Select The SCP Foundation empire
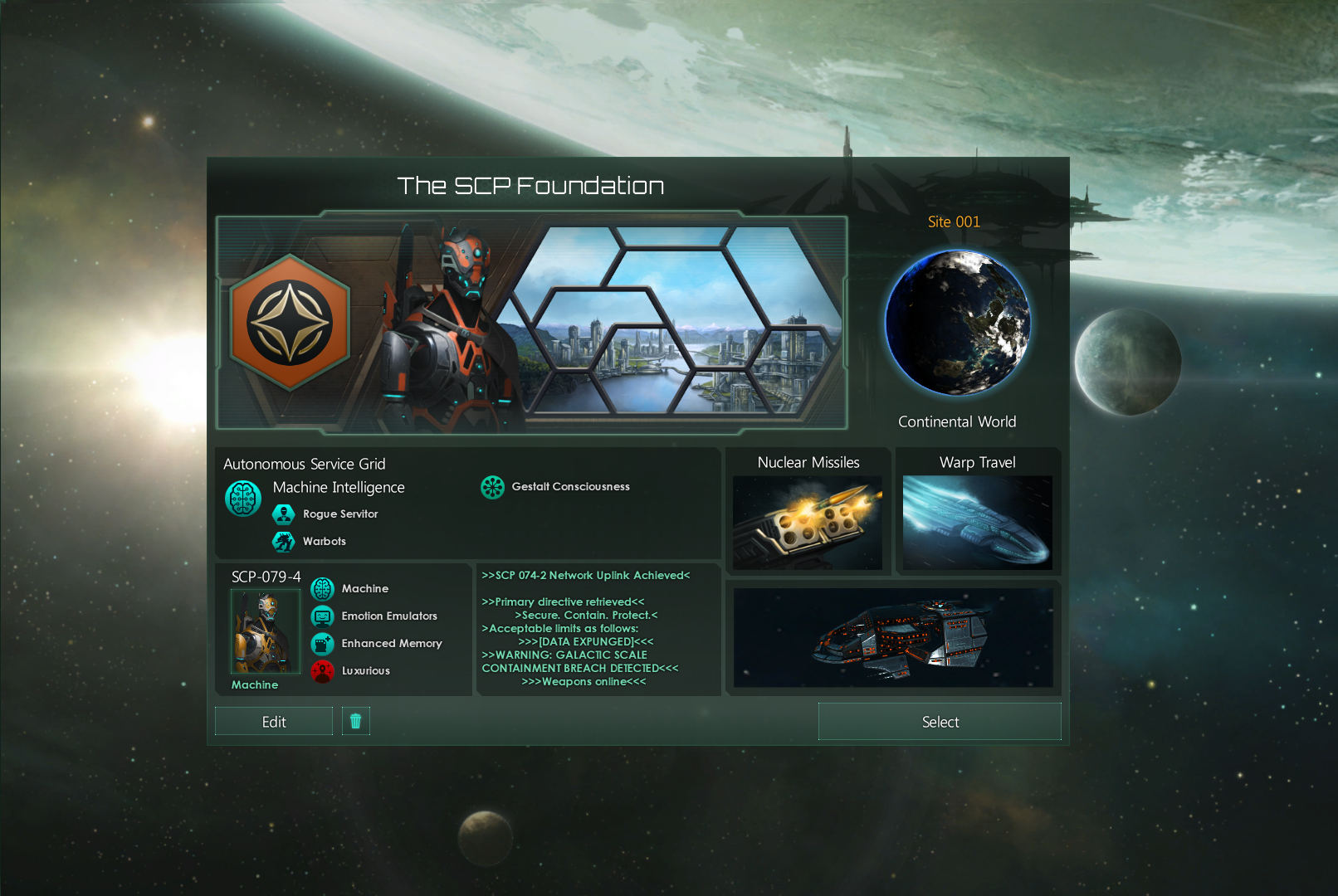Viewport: 1338px width, 896px height. (x=940, y=721)
